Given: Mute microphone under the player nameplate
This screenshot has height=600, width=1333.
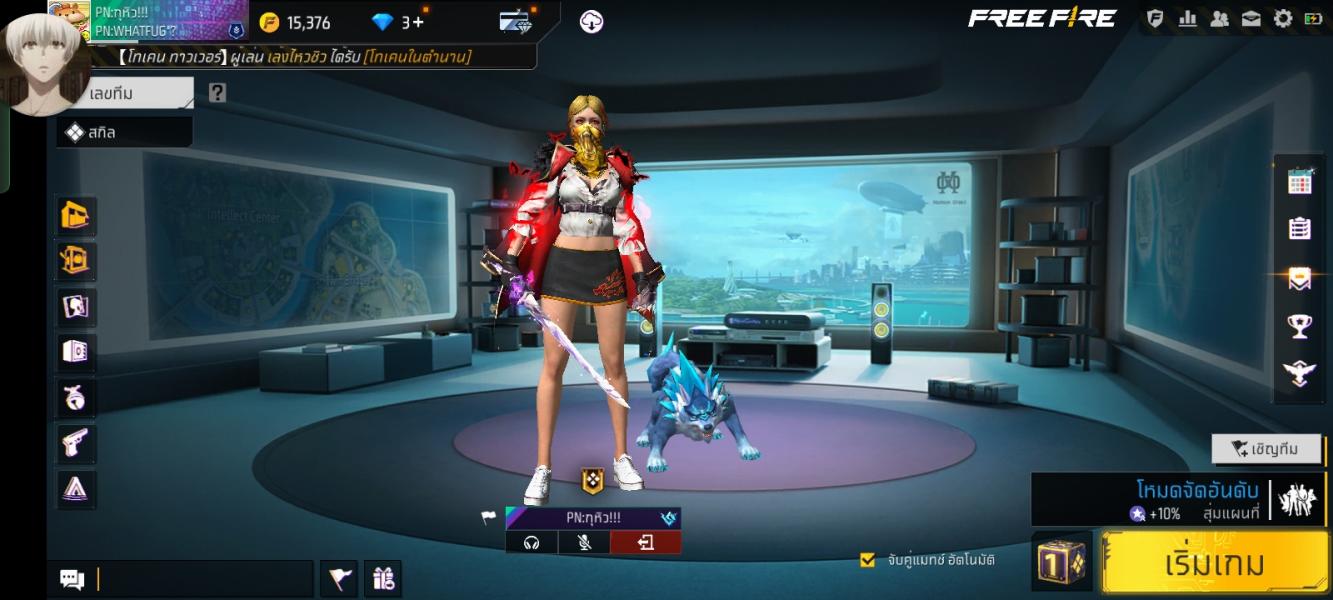Looking at the screenshot, I should (588, 542).
